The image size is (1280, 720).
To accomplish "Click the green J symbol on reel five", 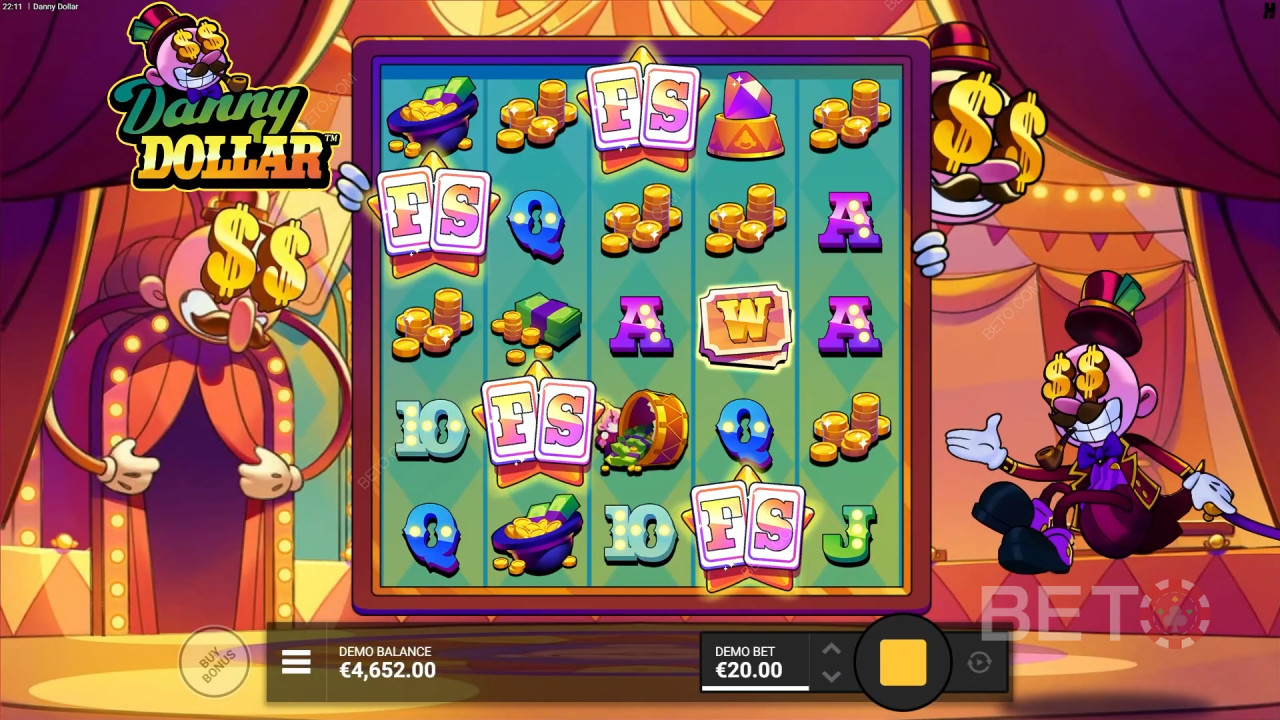I will pos(847,533).
